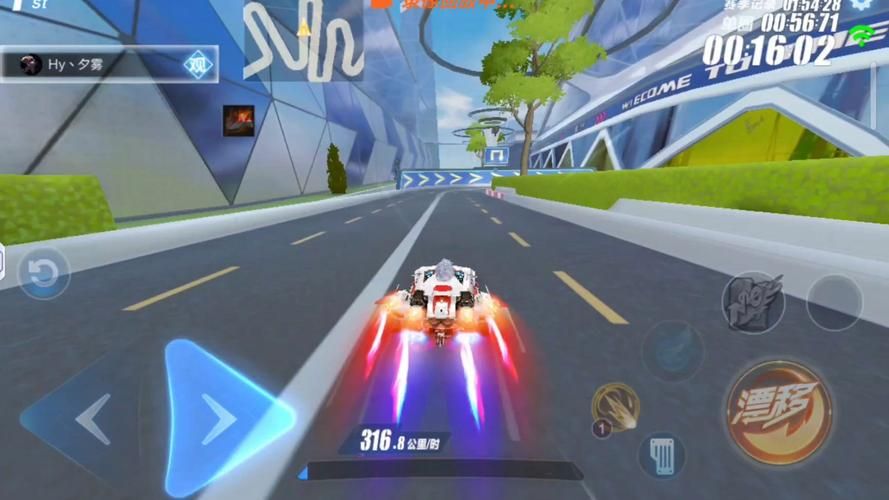This screenshot has height=500, width=889.
Task: Activate the faded blue flame skill
Action: coord(673,350)
